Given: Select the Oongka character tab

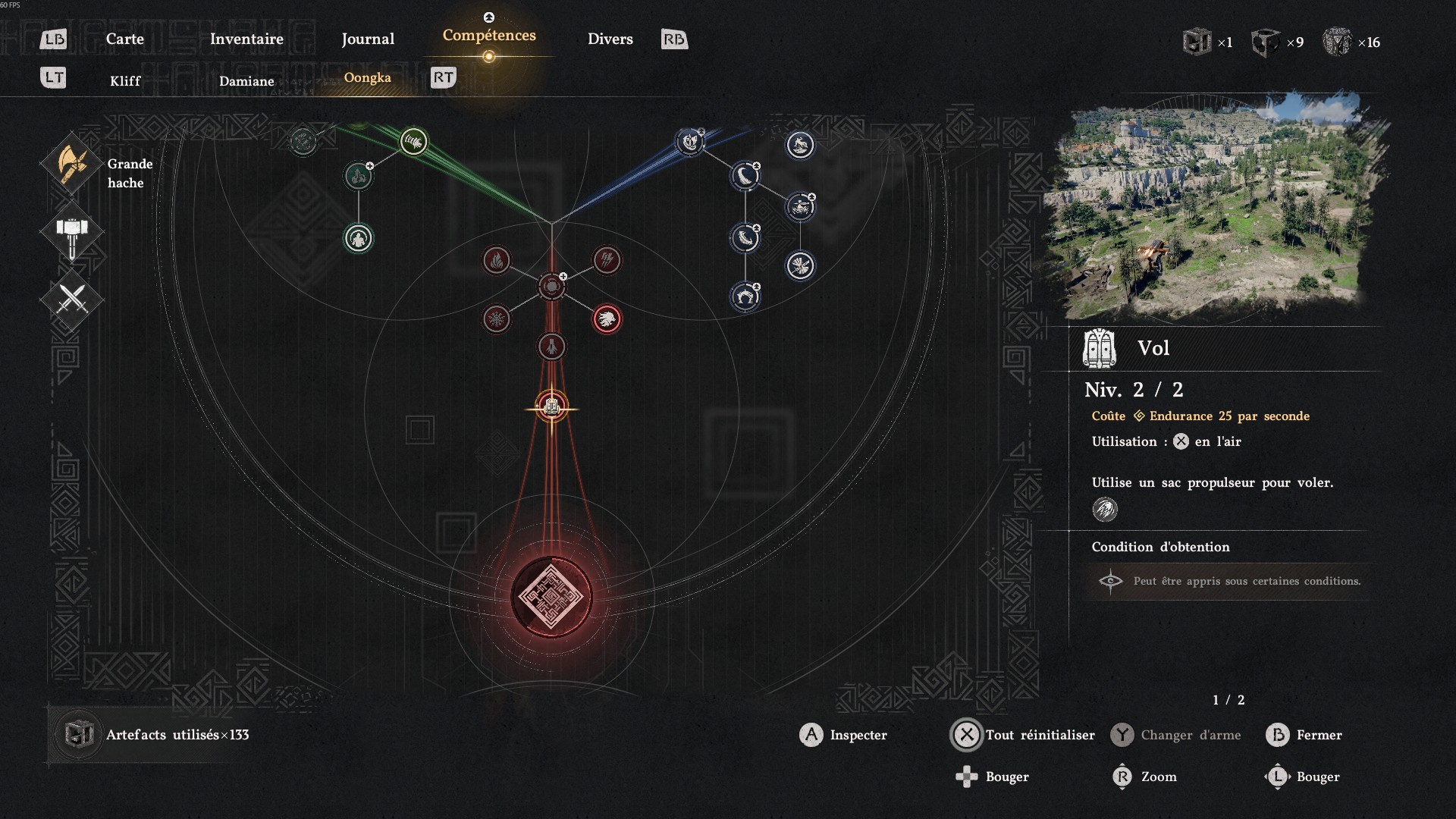Looking at the screenshot, I should pos(368,77).
